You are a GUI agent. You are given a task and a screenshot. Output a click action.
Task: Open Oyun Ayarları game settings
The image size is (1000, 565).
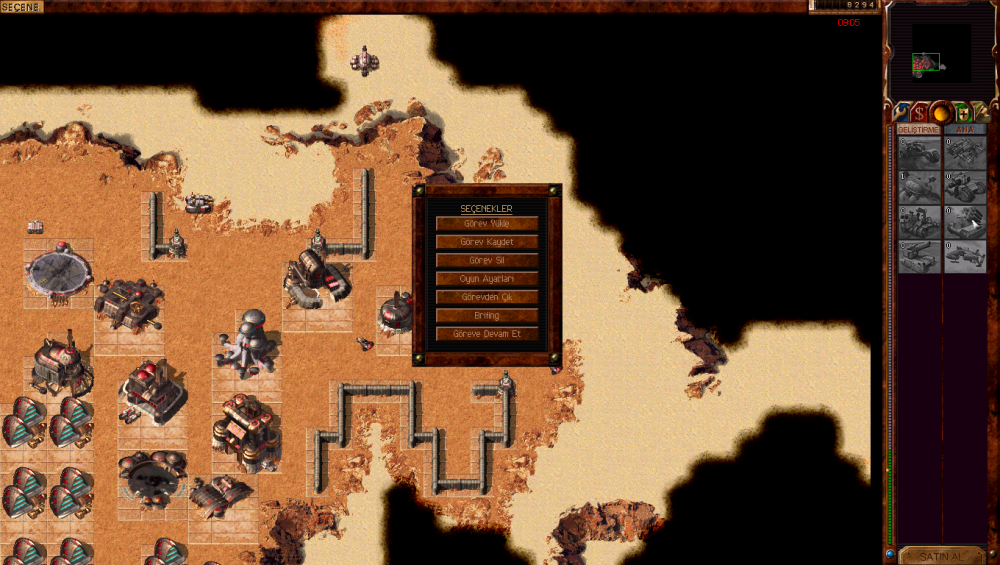[x=487, y=279]
